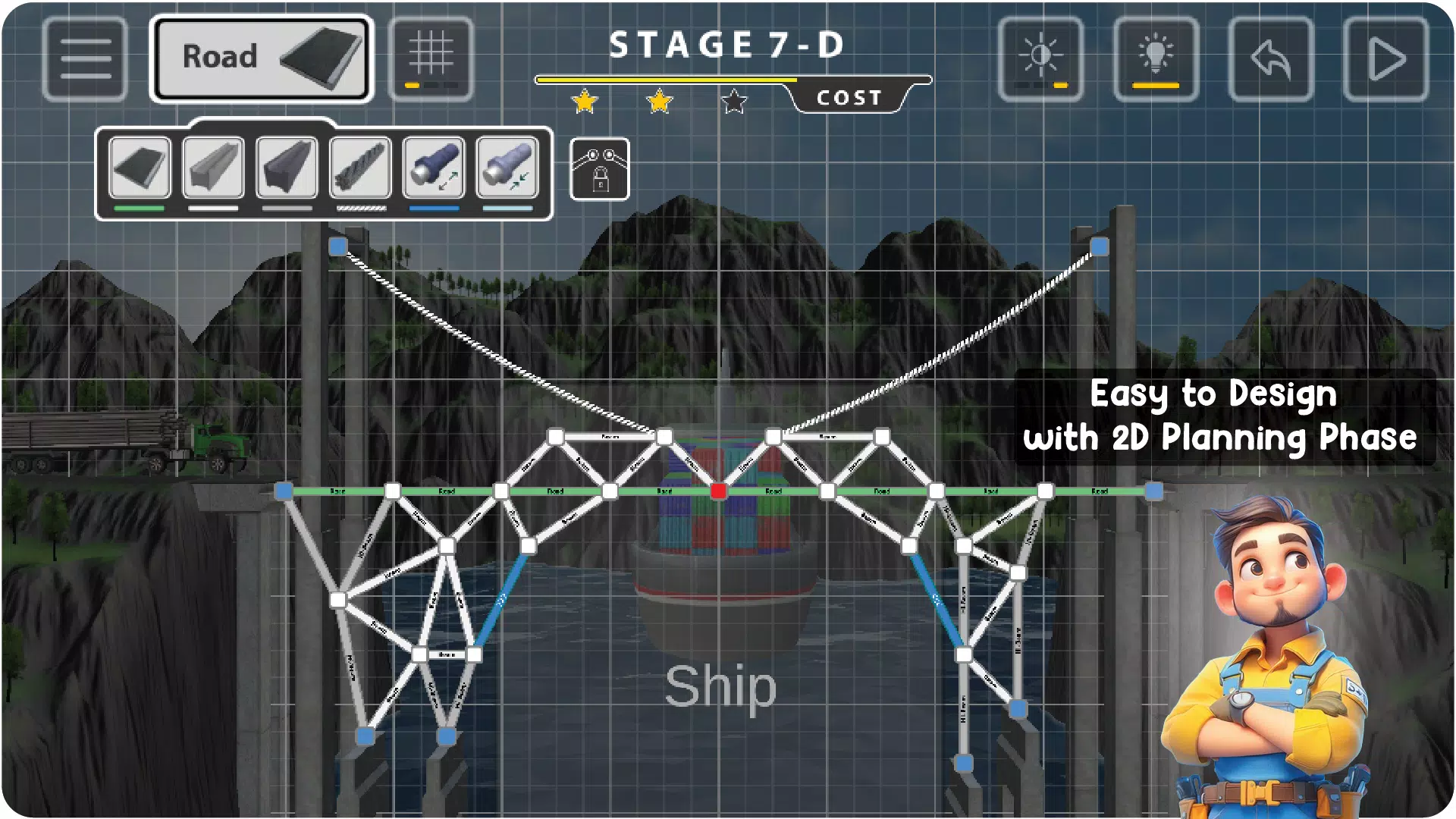Pick the braided cable material icon

[360, 165]
